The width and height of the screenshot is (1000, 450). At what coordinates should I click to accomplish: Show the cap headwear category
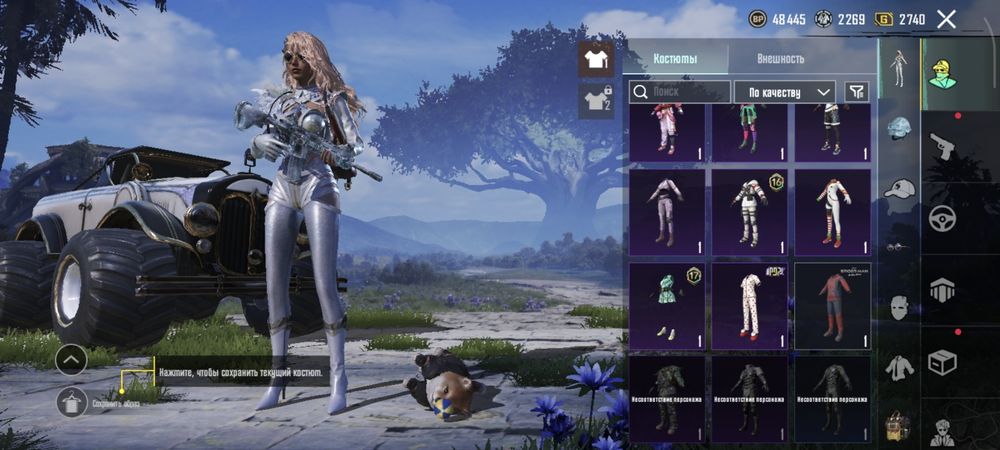tap(899, 188)
